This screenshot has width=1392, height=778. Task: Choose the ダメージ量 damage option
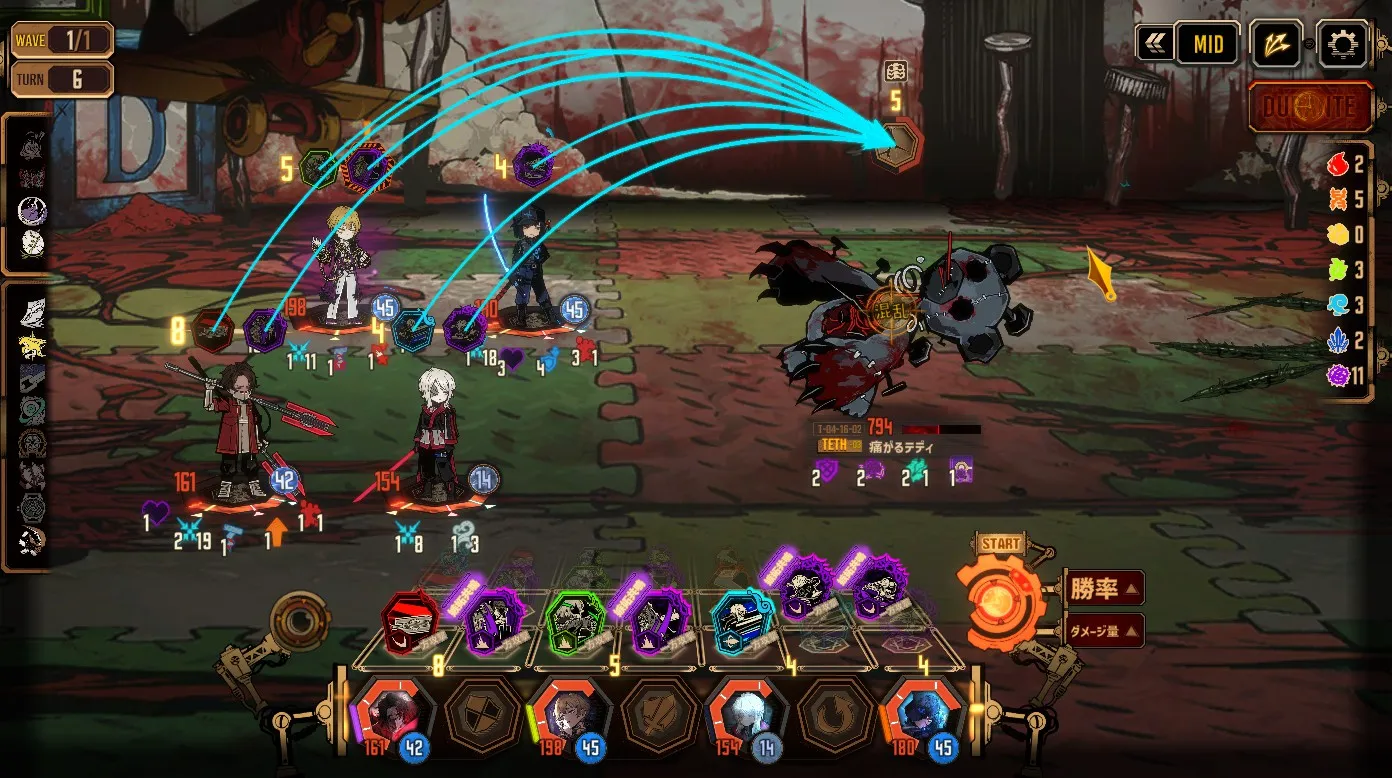click(x=1103, y=631)
